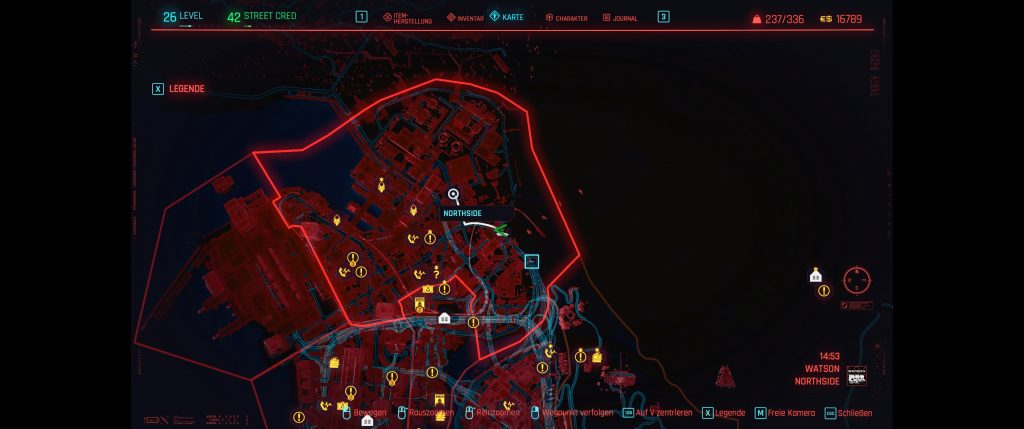Click the white Northside waypoint pin
Screen dimensions: 1024x429
pyautogui.click(x=454, y=196)
